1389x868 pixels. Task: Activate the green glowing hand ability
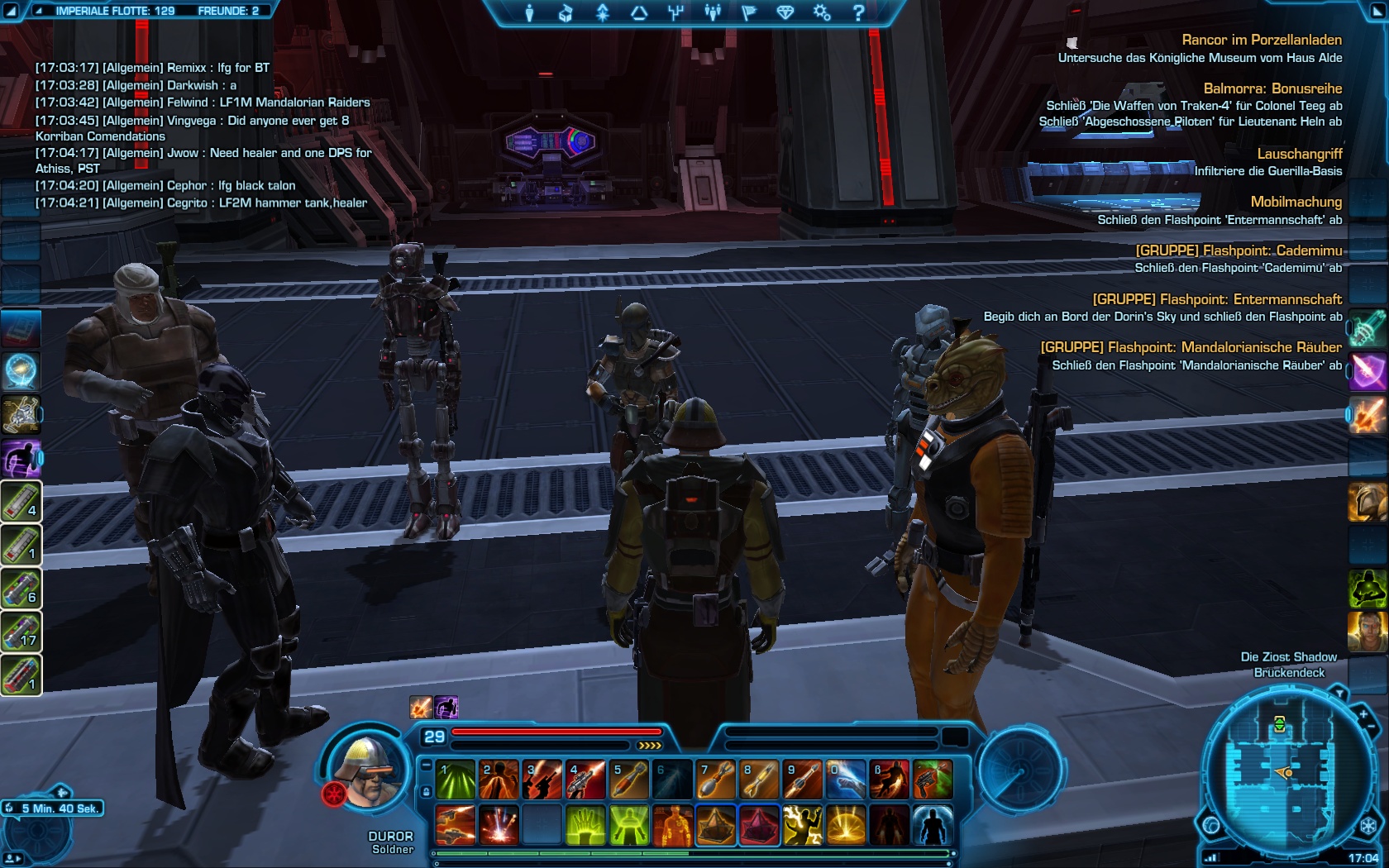point(585,825)
